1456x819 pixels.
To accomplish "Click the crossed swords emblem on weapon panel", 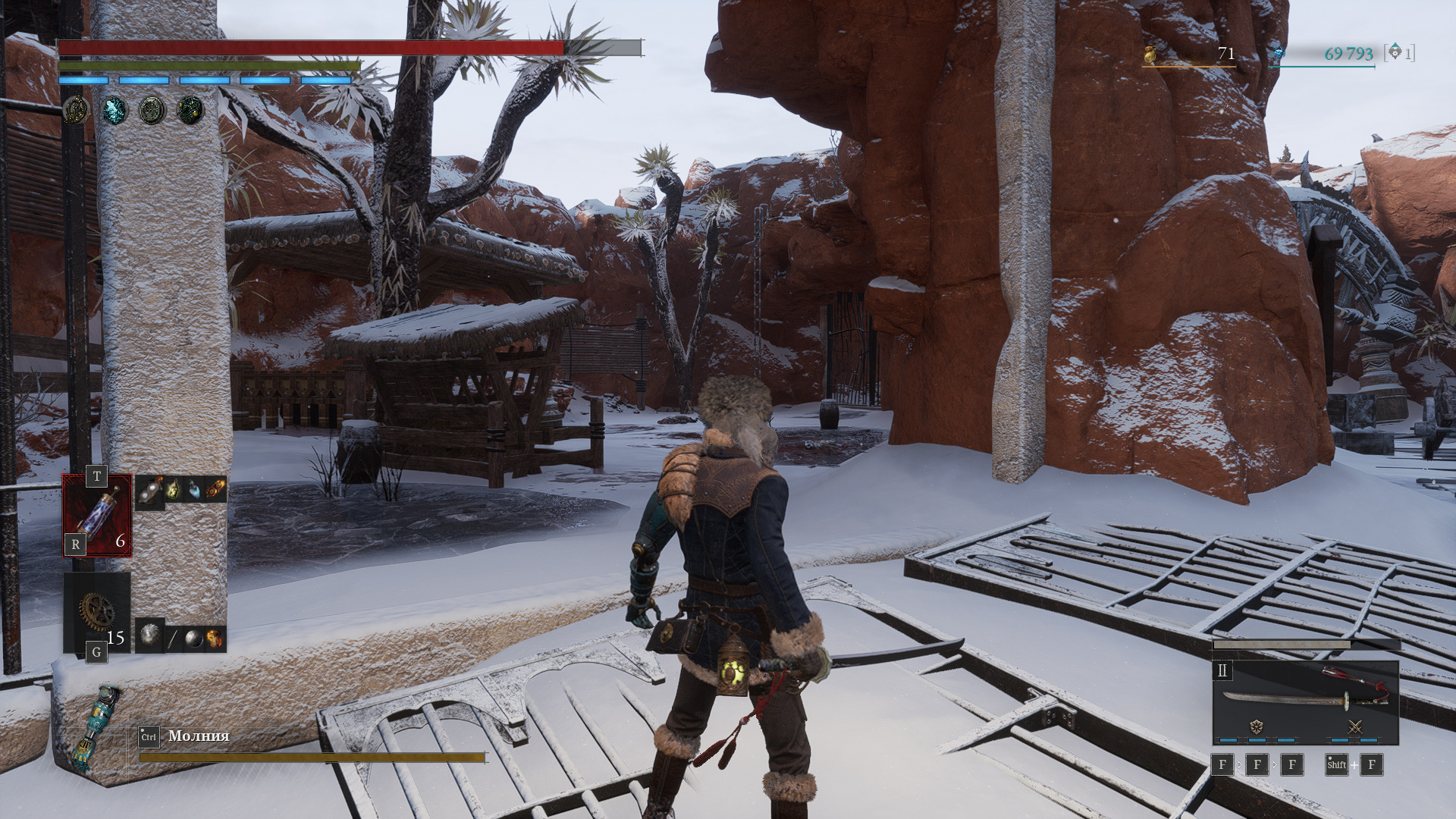I will pyautogui.click(x=1355, y=726).
